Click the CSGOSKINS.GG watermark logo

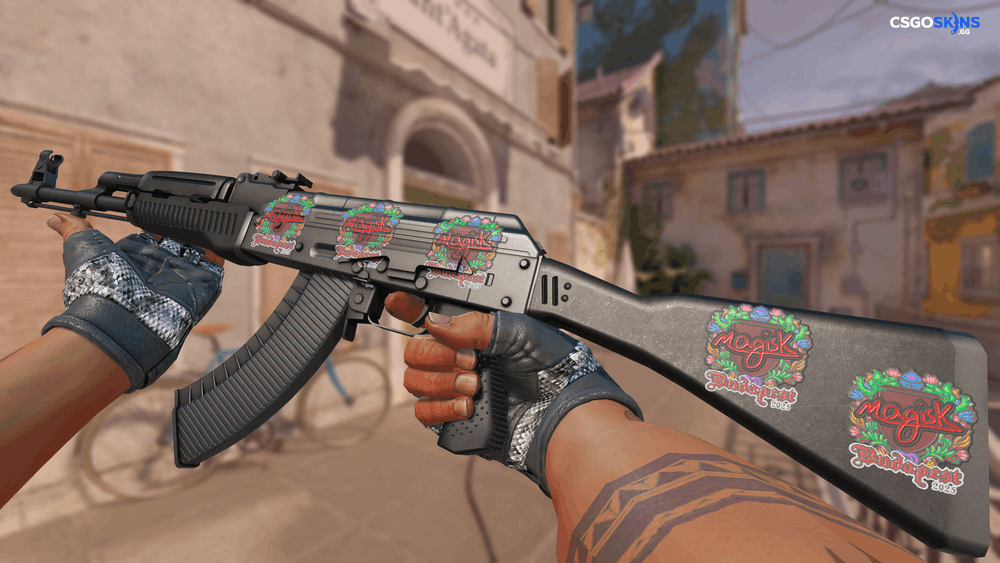coord(934,23)
